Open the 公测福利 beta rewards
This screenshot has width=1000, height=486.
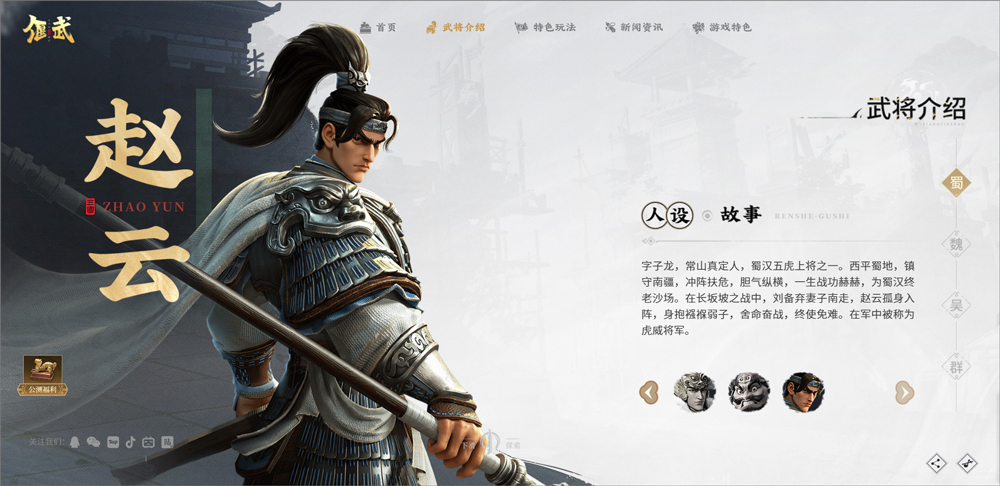click(x=43, y=375)
